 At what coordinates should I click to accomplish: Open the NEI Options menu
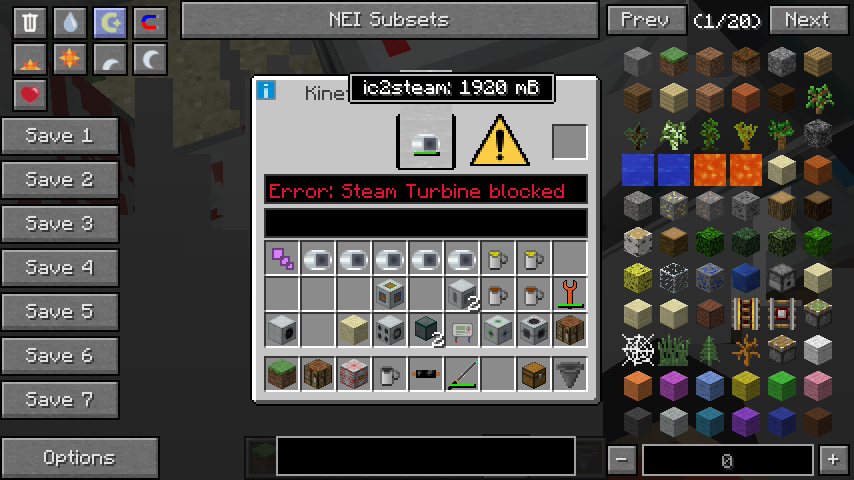coord(80,458)
